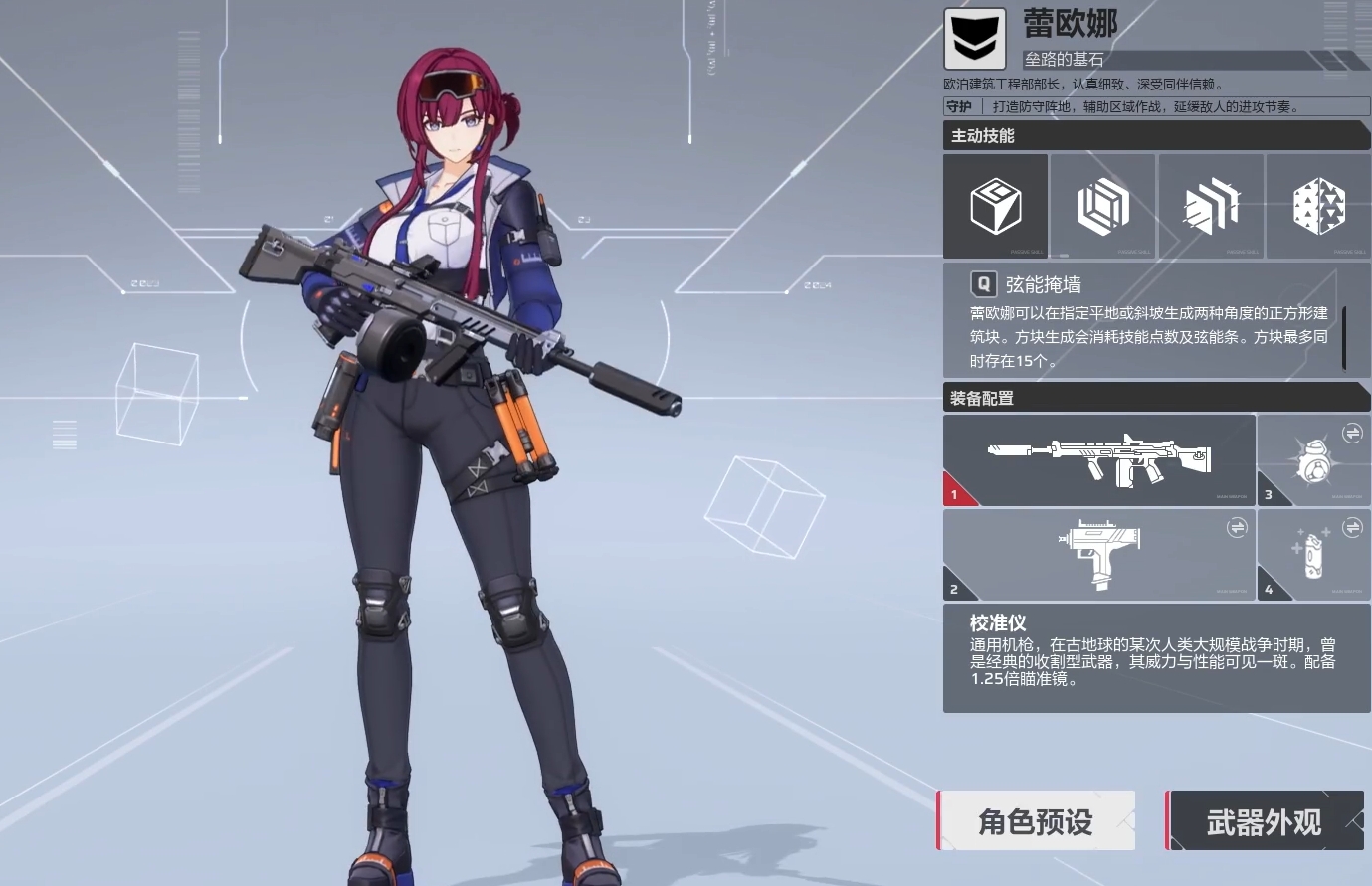
Task: Click the class emblem beside 蕾欧娜's name
Action: (x=975, y=39)
